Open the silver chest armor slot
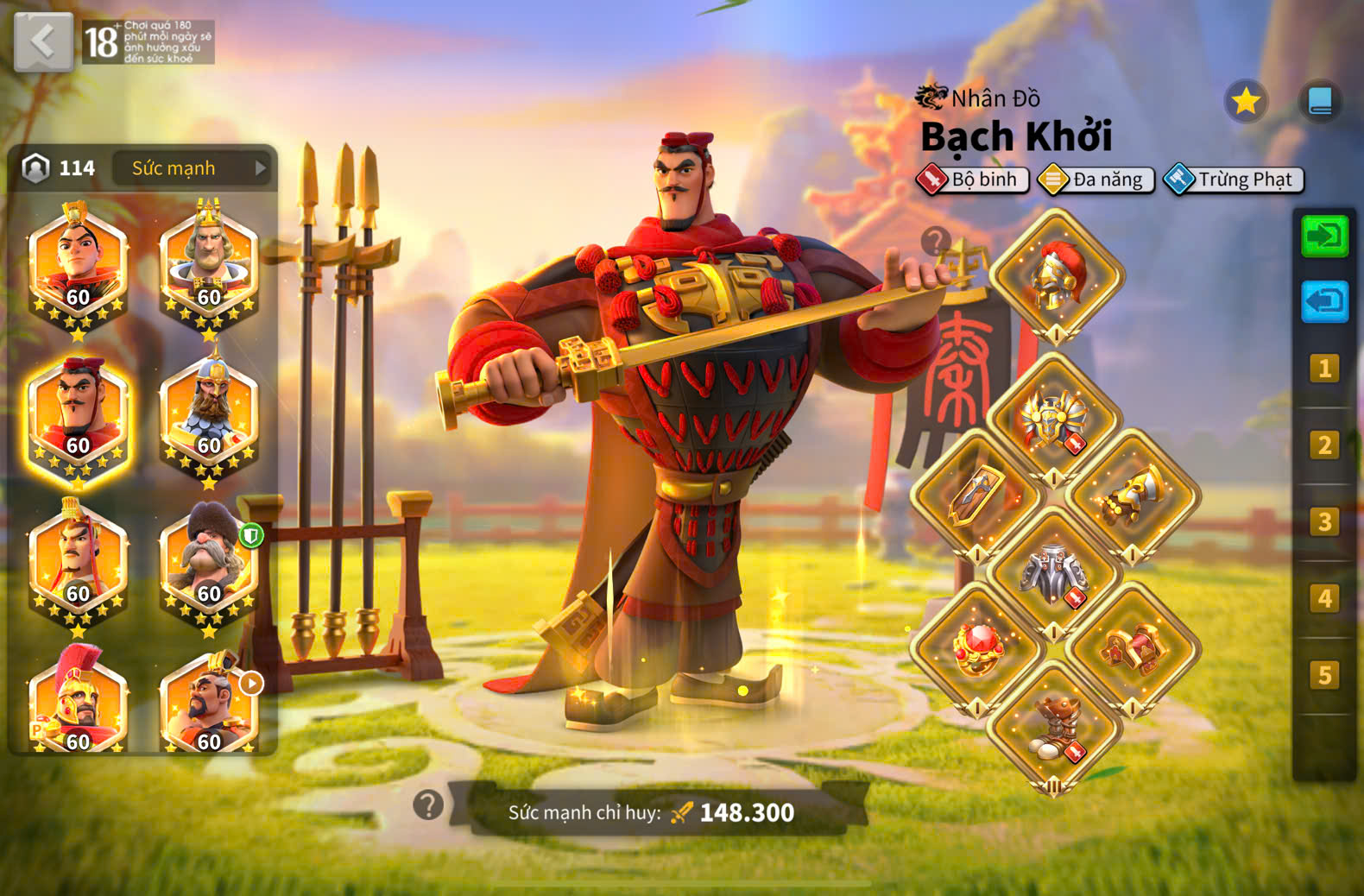Viewport: 1364px width, 896px height. point(1054,573)
